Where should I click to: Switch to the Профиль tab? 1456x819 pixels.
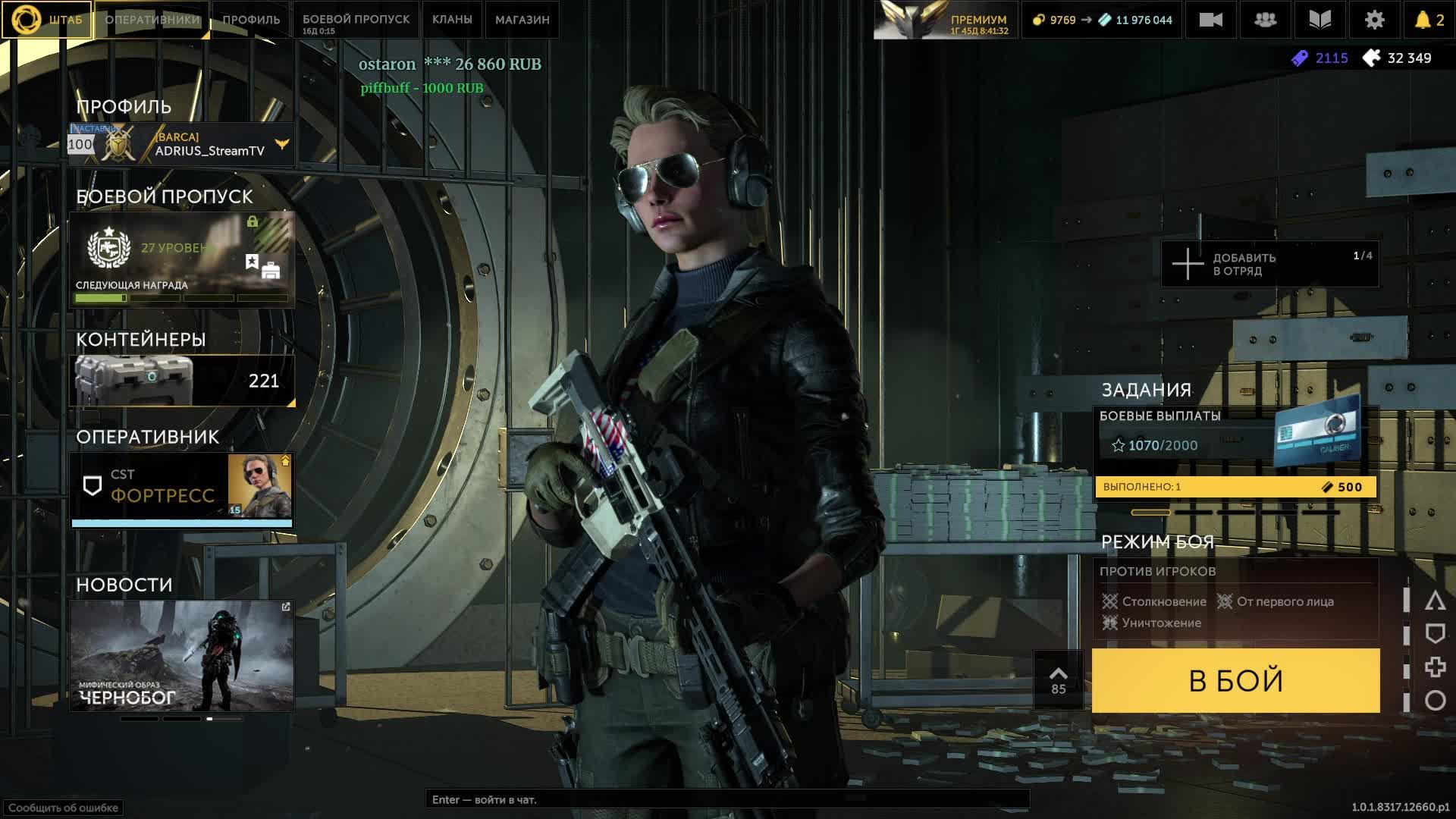pyautogui.click(x=251, y=20)
